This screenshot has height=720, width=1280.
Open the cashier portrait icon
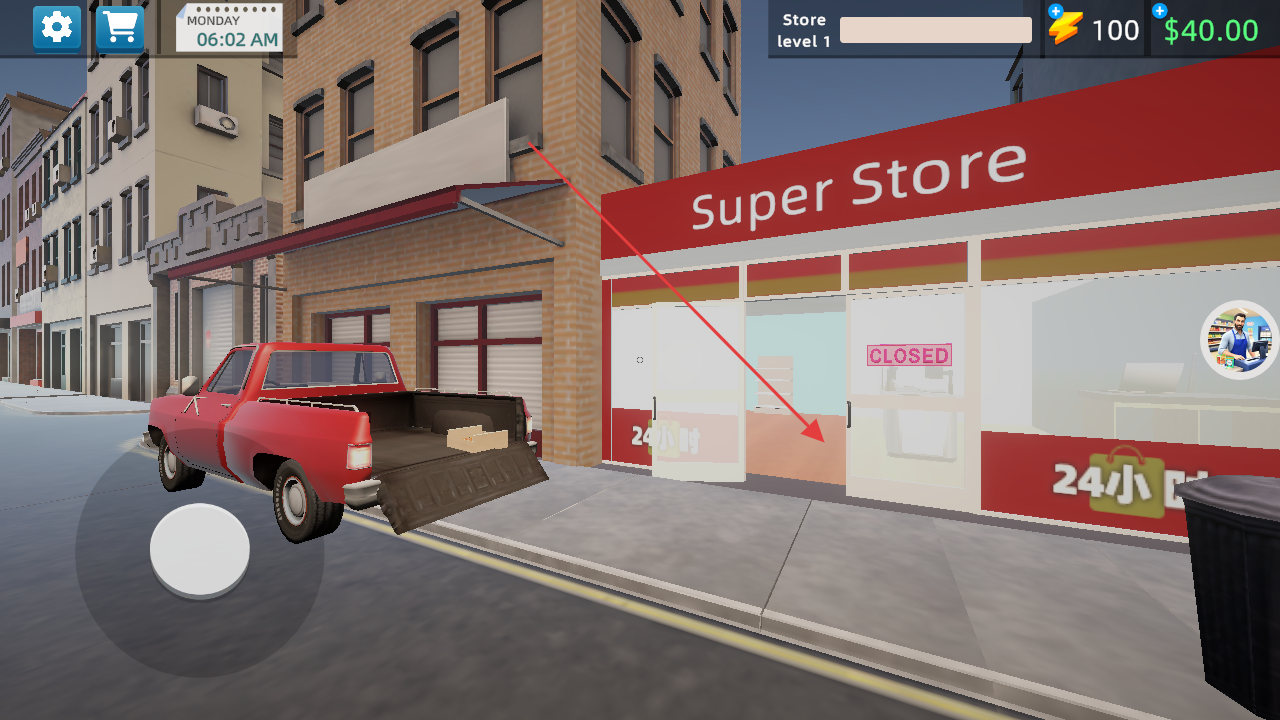point(1240,340)
